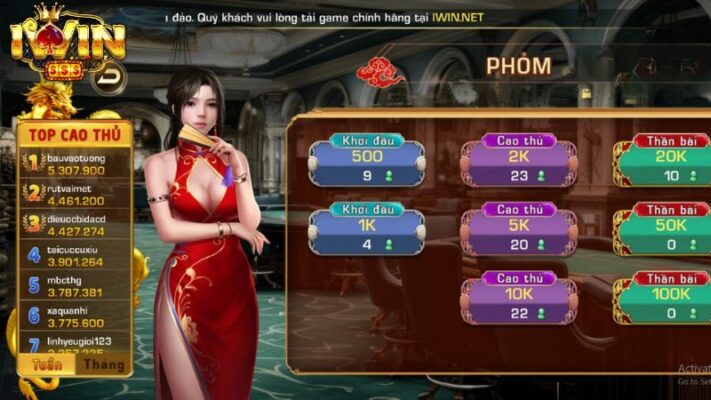
Task: Join the Khởi đầu 500 table
Action: tap(367, 165)
